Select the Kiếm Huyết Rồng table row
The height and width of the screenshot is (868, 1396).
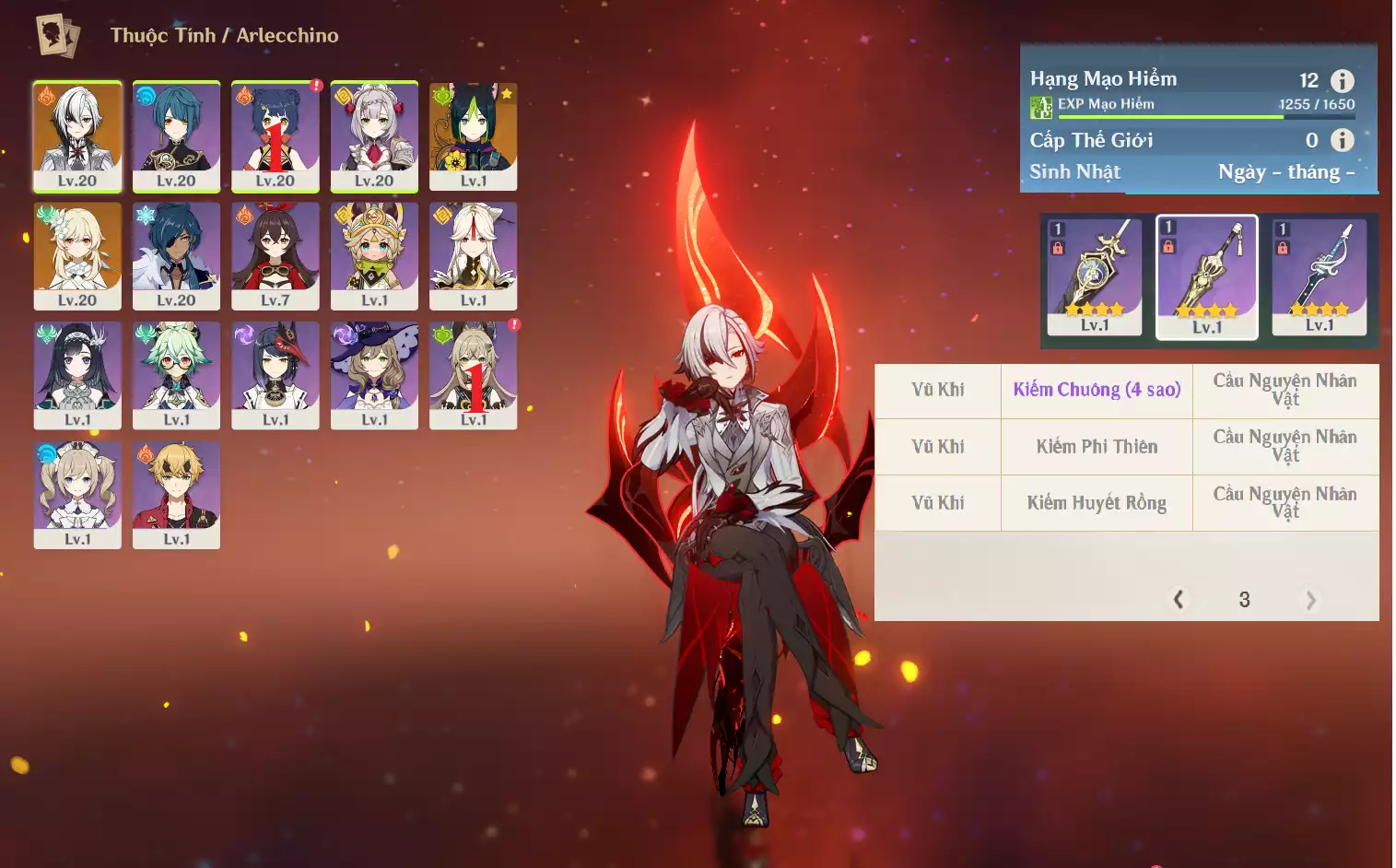click(1097, 503)
